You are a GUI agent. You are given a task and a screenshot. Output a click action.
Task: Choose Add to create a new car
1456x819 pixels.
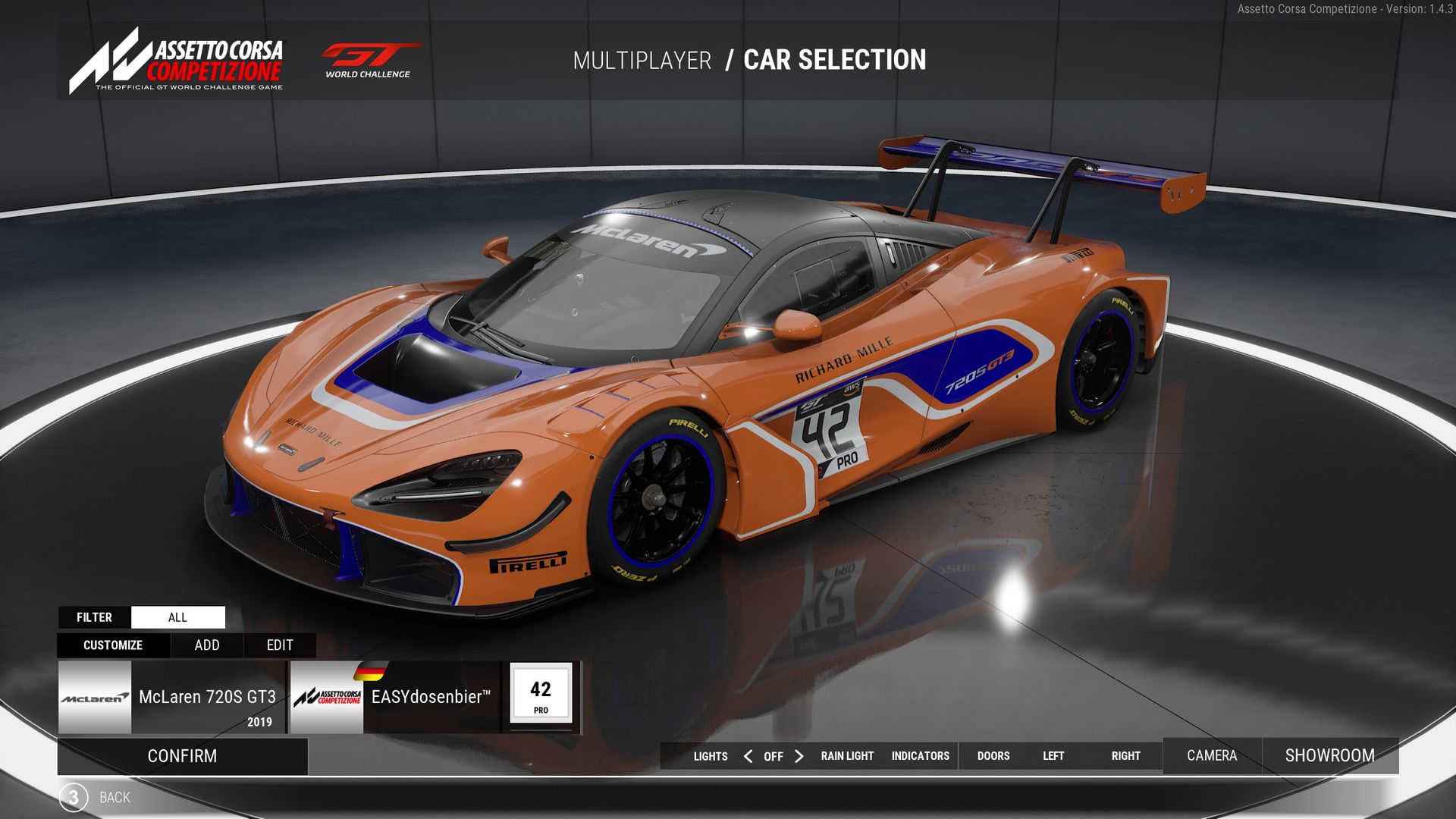(x=206, y=645)
